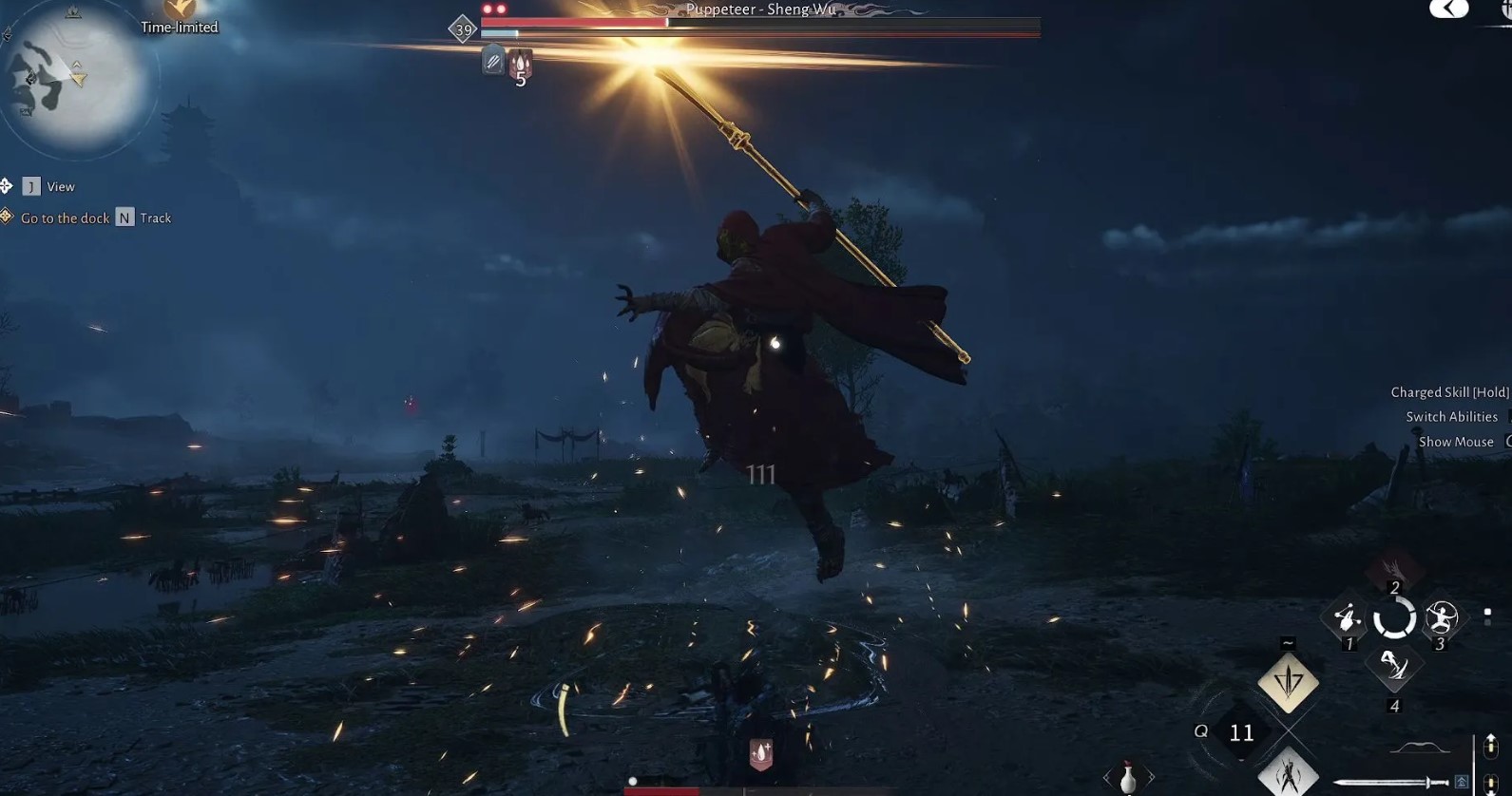
Task: Expand the white cloud arrow menu button
Action: (1448, 9)
